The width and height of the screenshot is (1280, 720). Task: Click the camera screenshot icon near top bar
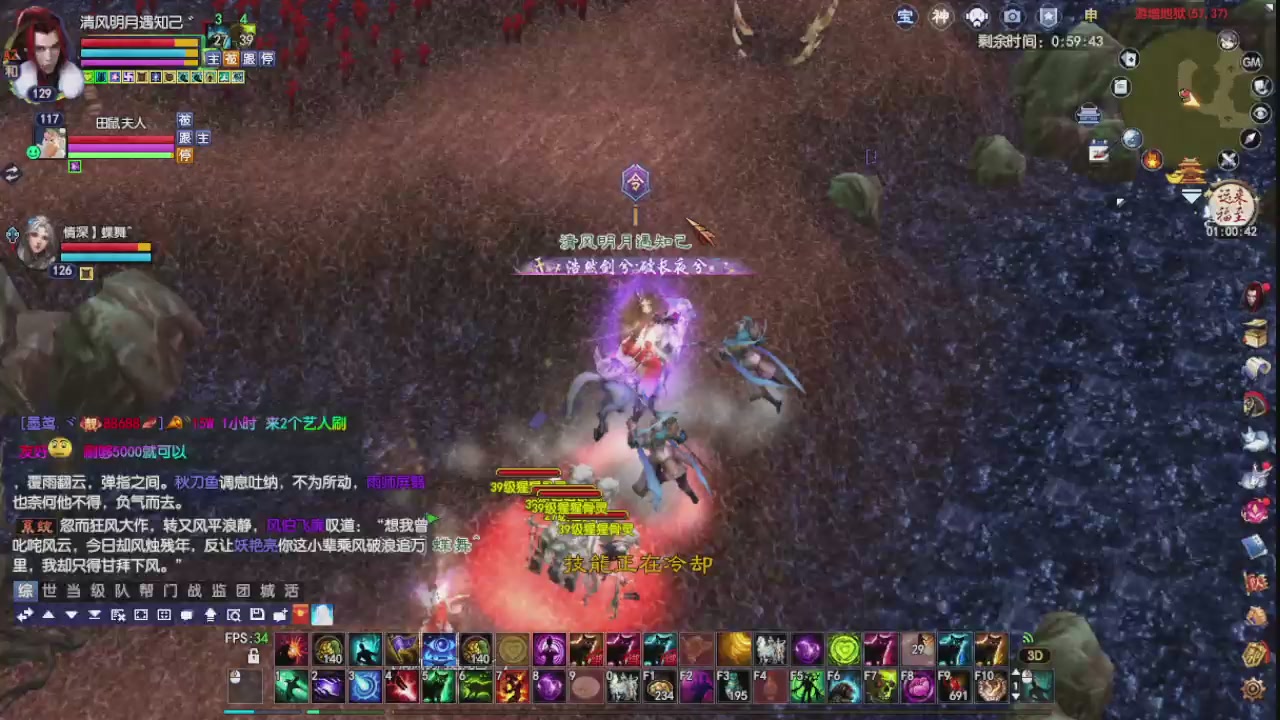[1012, 17]
